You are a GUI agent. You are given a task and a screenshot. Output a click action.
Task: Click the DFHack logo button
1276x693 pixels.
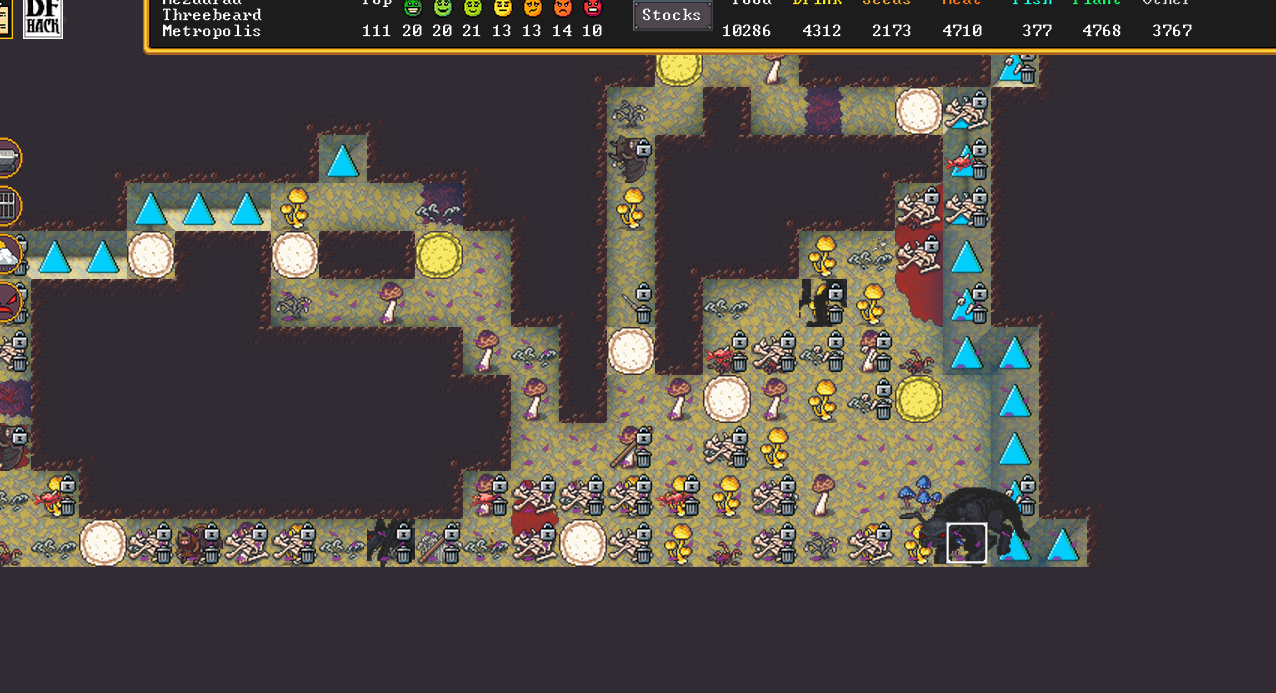[x=43, y=18]
